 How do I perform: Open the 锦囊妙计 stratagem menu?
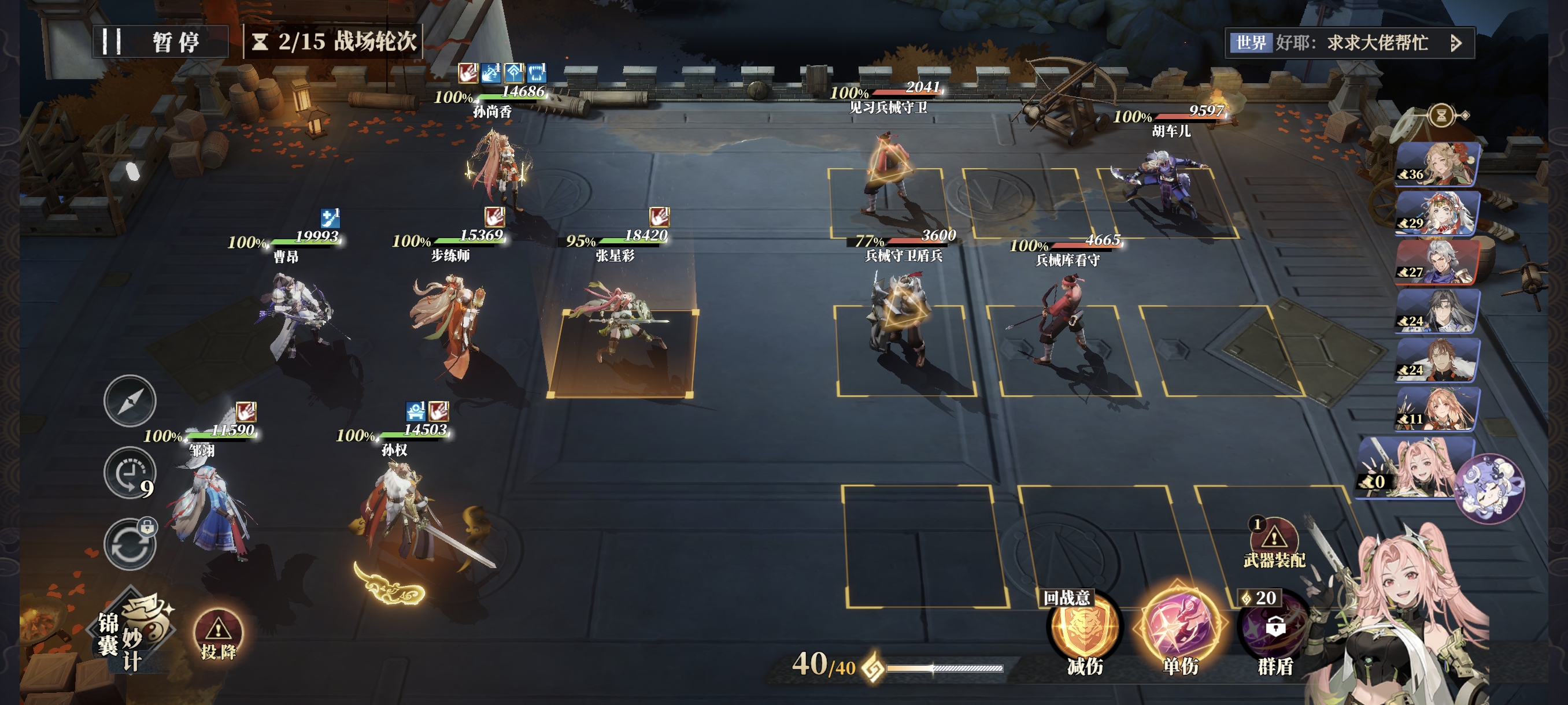coord(135,632)
